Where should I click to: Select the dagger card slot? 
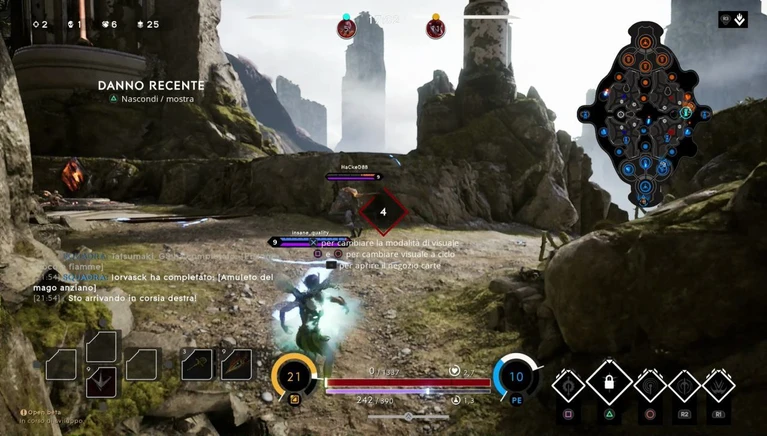(x=236, y=364)
